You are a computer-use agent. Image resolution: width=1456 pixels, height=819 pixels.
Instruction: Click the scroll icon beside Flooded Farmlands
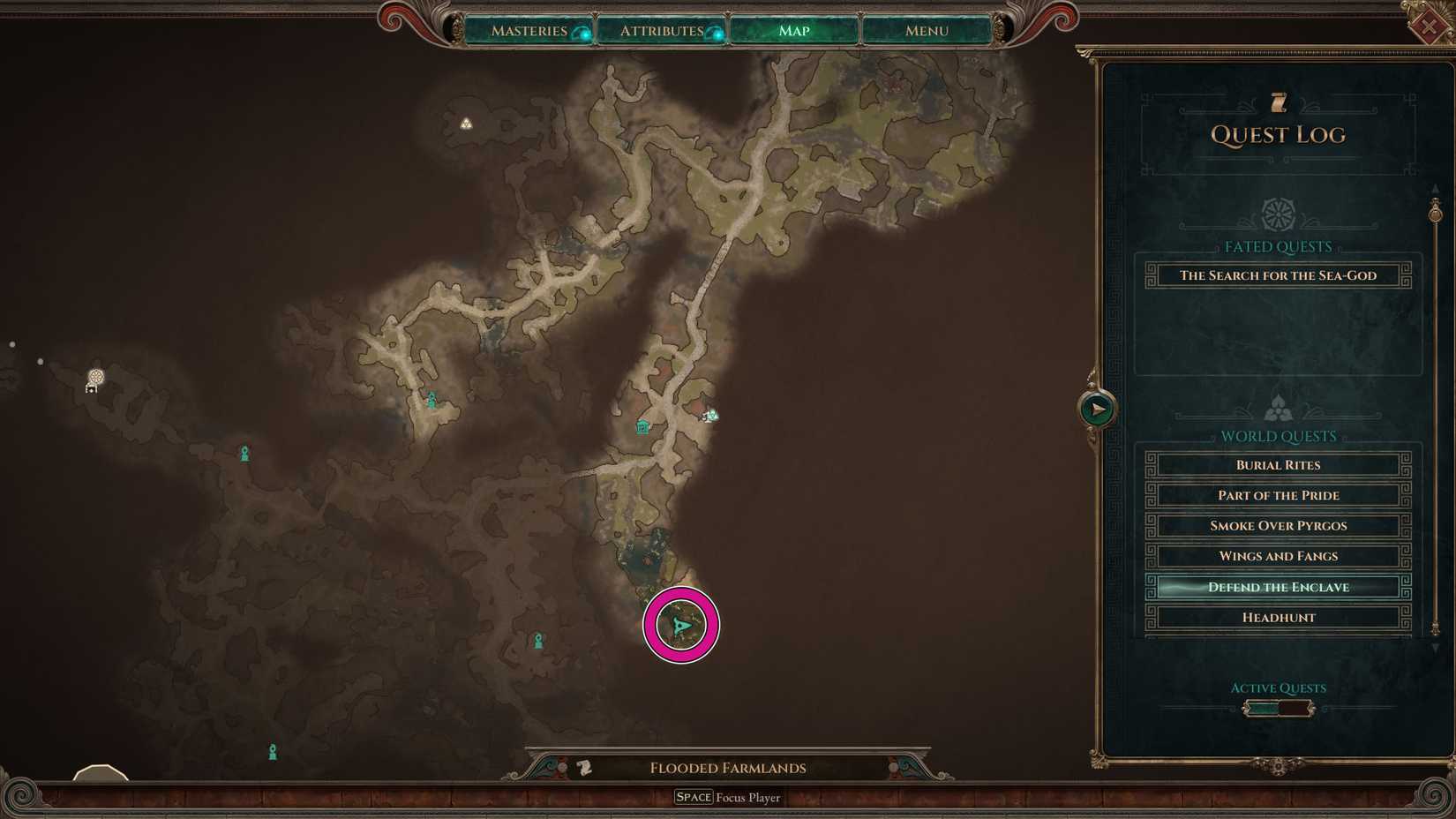coord(583,768)
